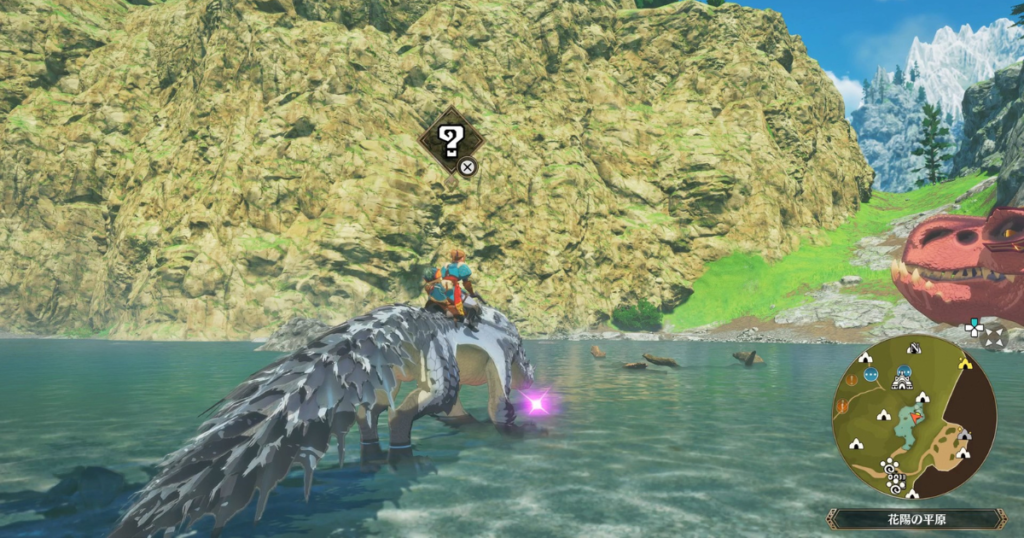Select the yellow tent marker on minimap
The height and width of the screenshot is (538, 1024).
click(x=966, y=363)
